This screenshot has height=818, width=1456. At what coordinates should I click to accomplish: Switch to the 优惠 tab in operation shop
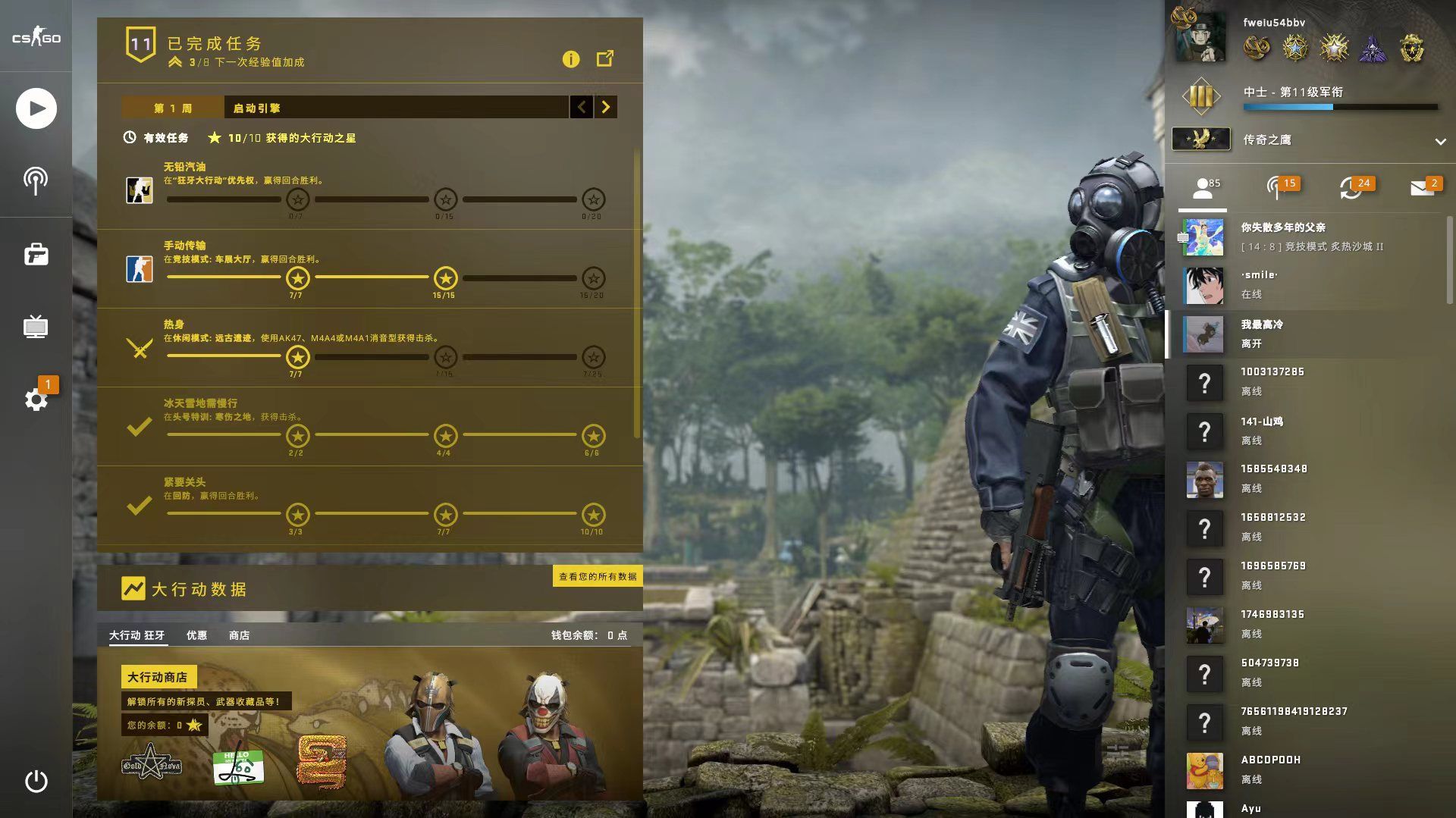(x=197, y=635)
